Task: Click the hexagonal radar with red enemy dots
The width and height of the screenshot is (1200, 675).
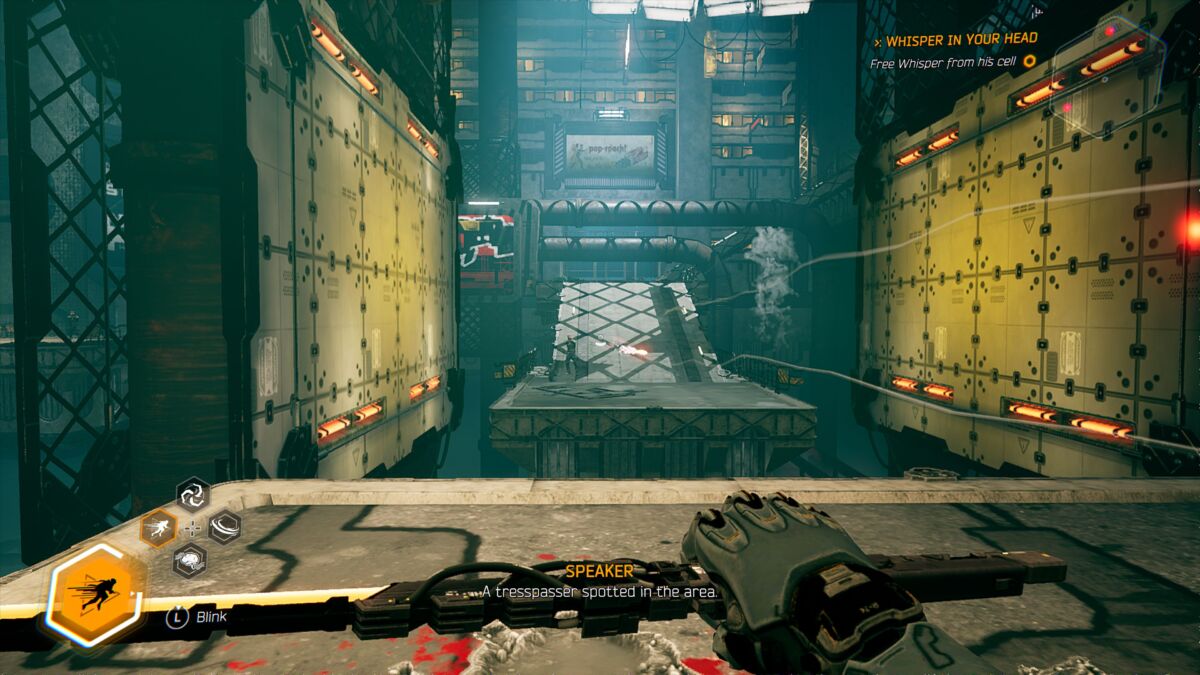Action: coord(1108,77)
